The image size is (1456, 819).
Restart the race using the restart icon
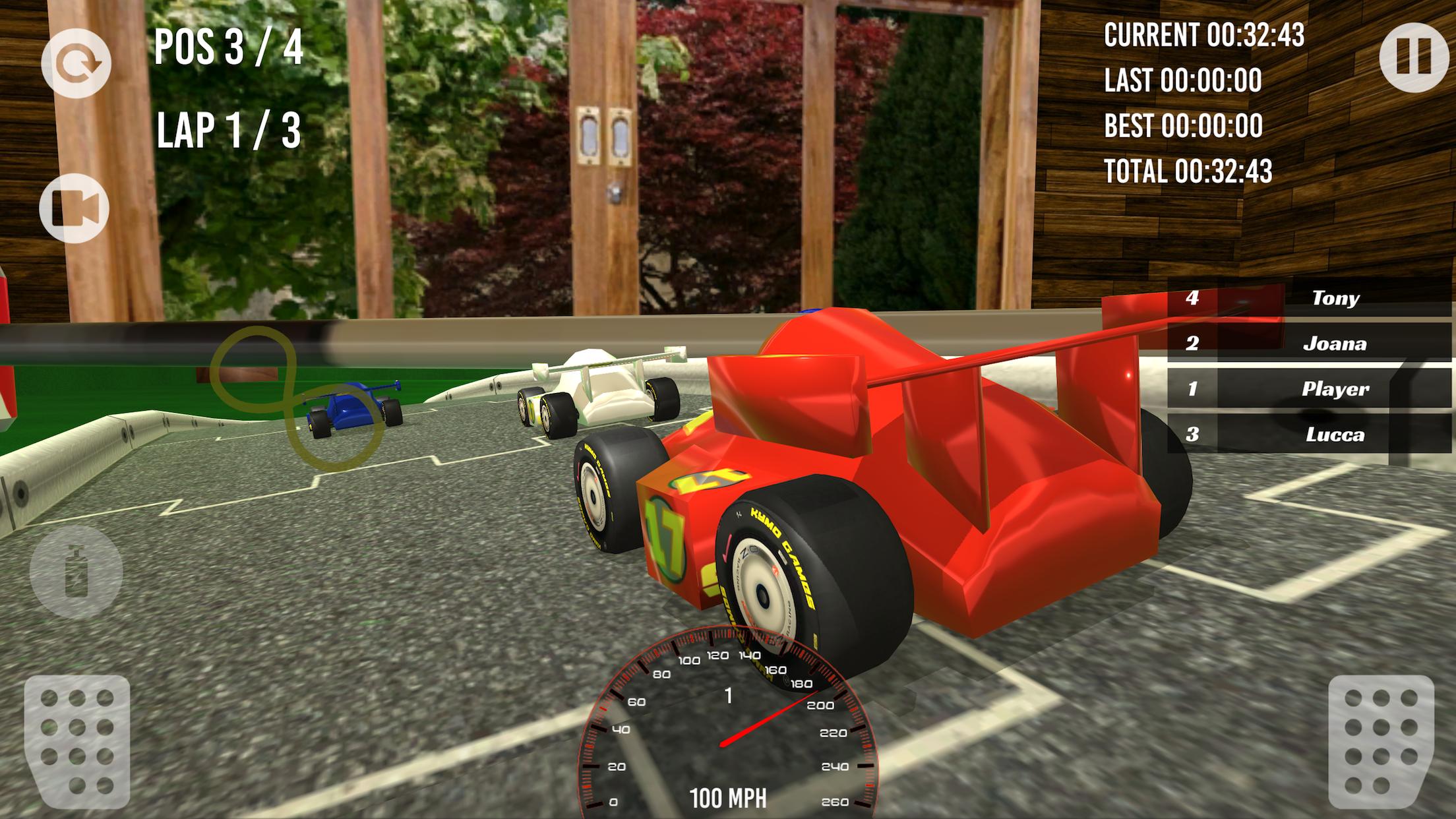pos(78,64)
